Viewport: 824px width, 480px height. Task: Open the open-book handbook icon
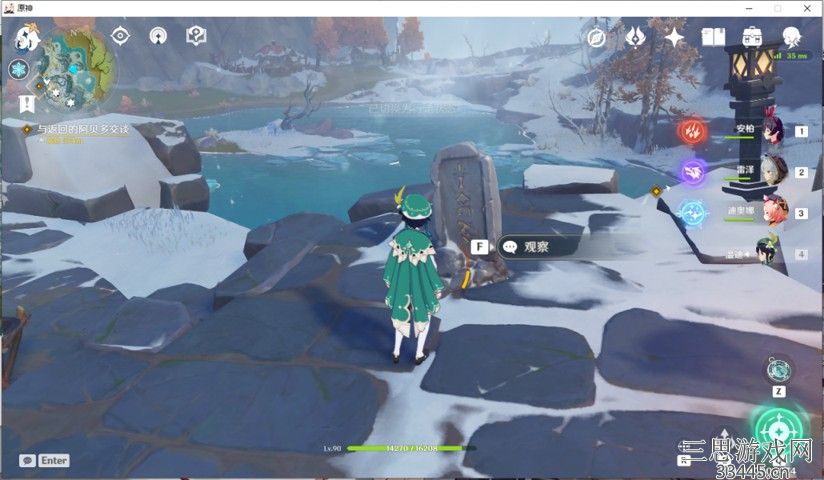coord(713,38)
